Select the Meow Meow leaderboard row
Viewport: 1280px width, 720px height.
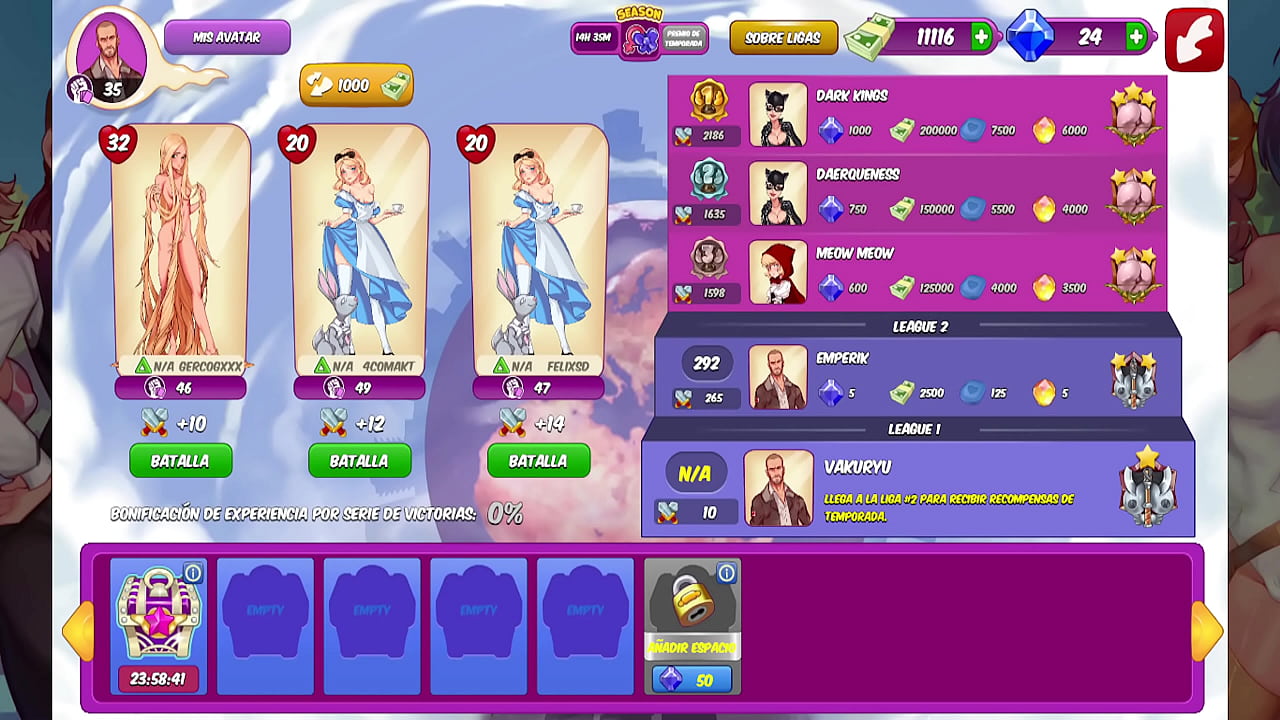pos(917,273)
